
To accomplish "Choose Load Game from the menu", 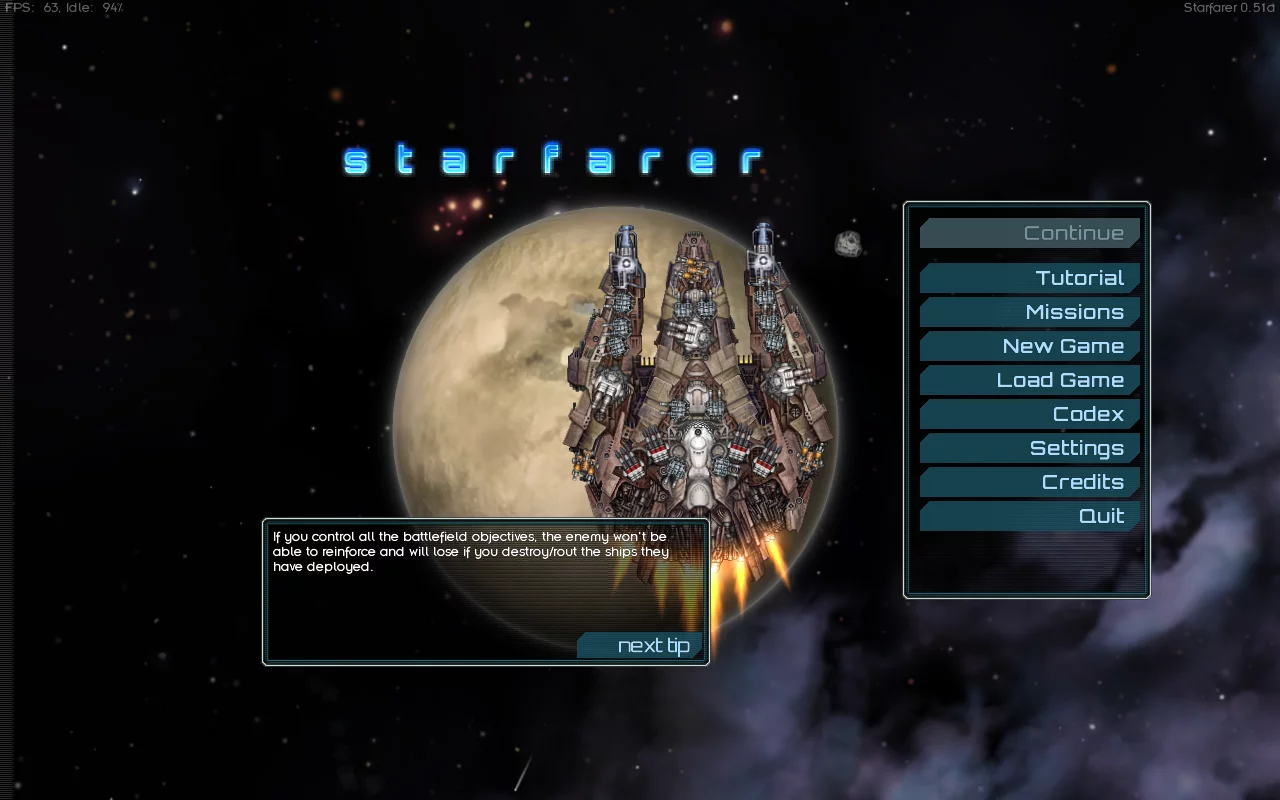I will [1030, 380].
